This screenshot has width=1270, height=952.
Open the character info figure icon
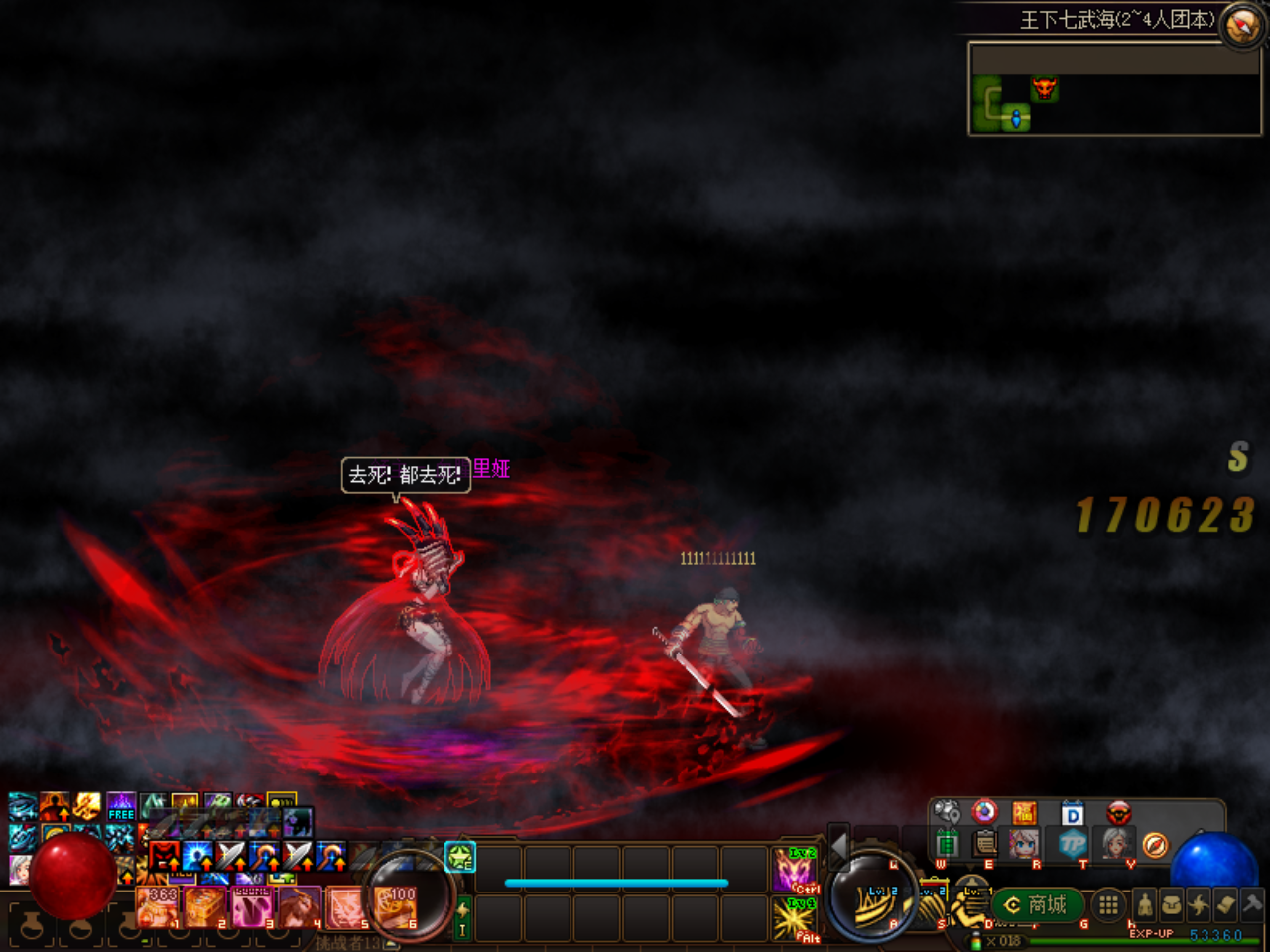tap(1145, 904)
